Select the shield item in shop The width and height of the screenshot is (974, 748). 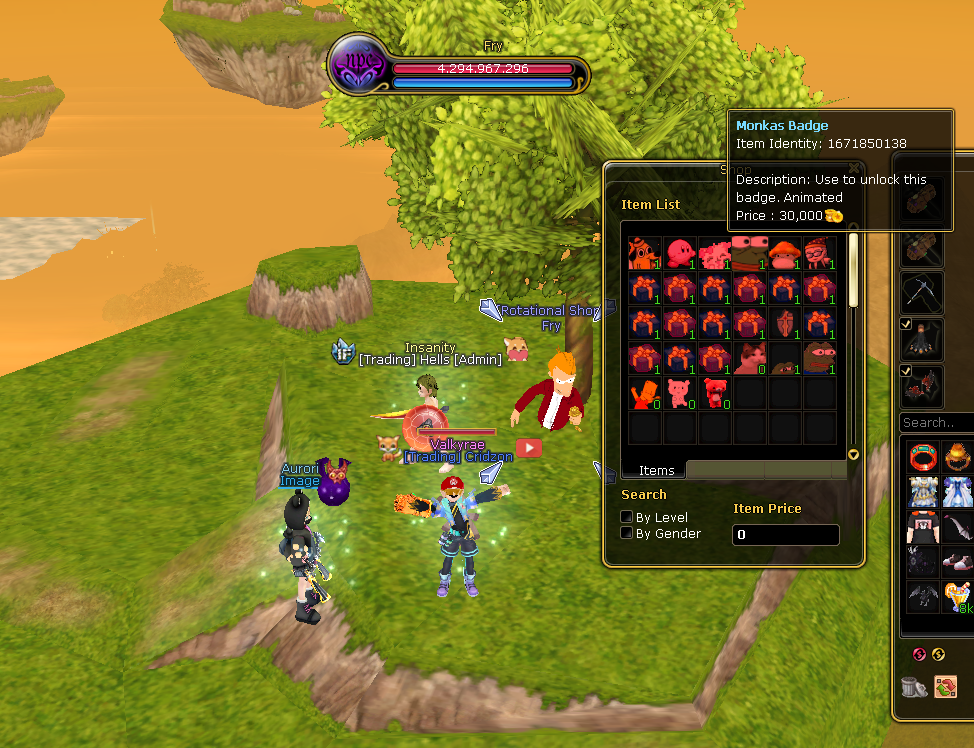(784, 324)
